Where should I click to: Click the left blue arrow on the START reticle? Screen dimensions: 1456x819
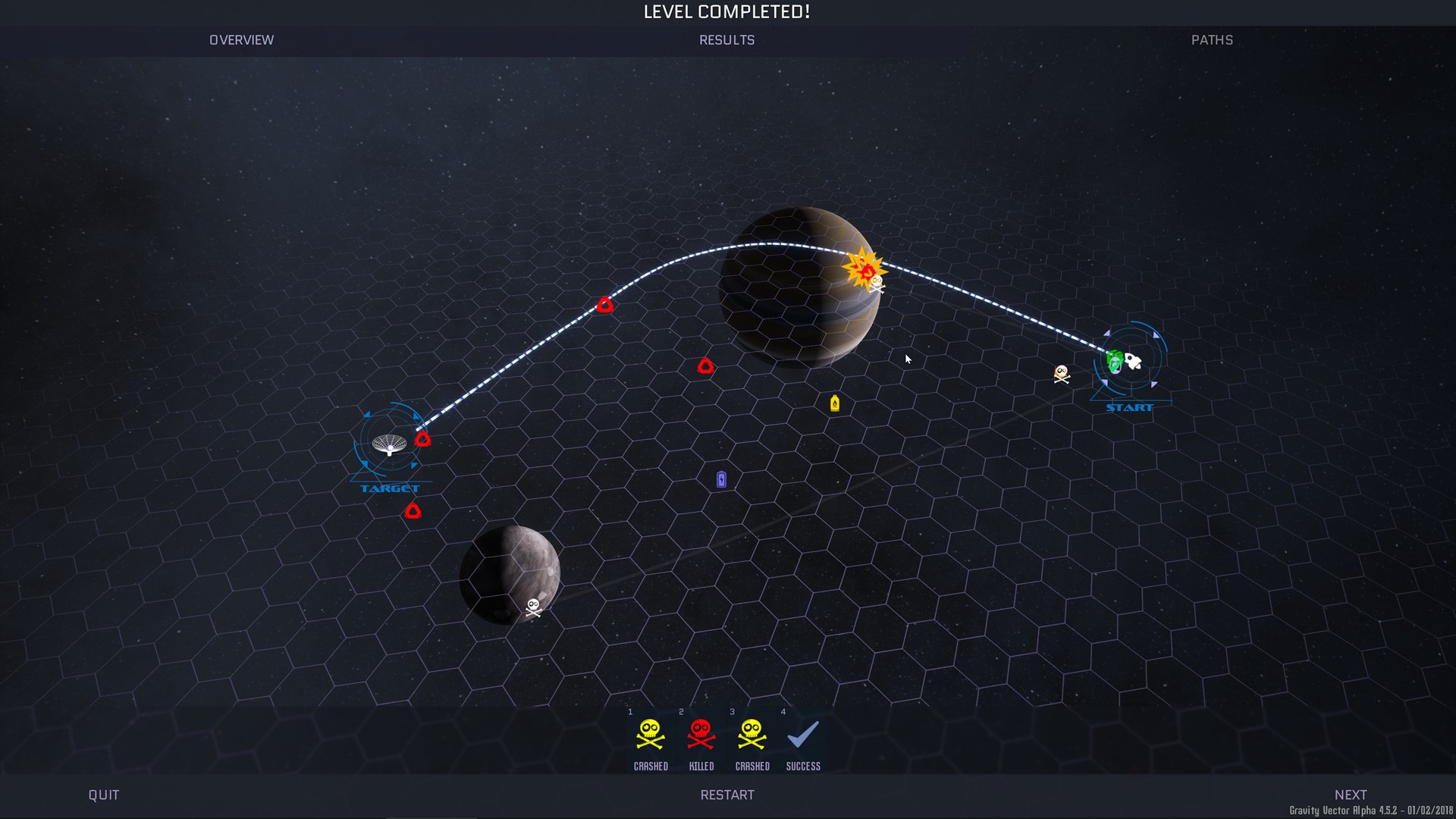click(x=1106, y=333)
